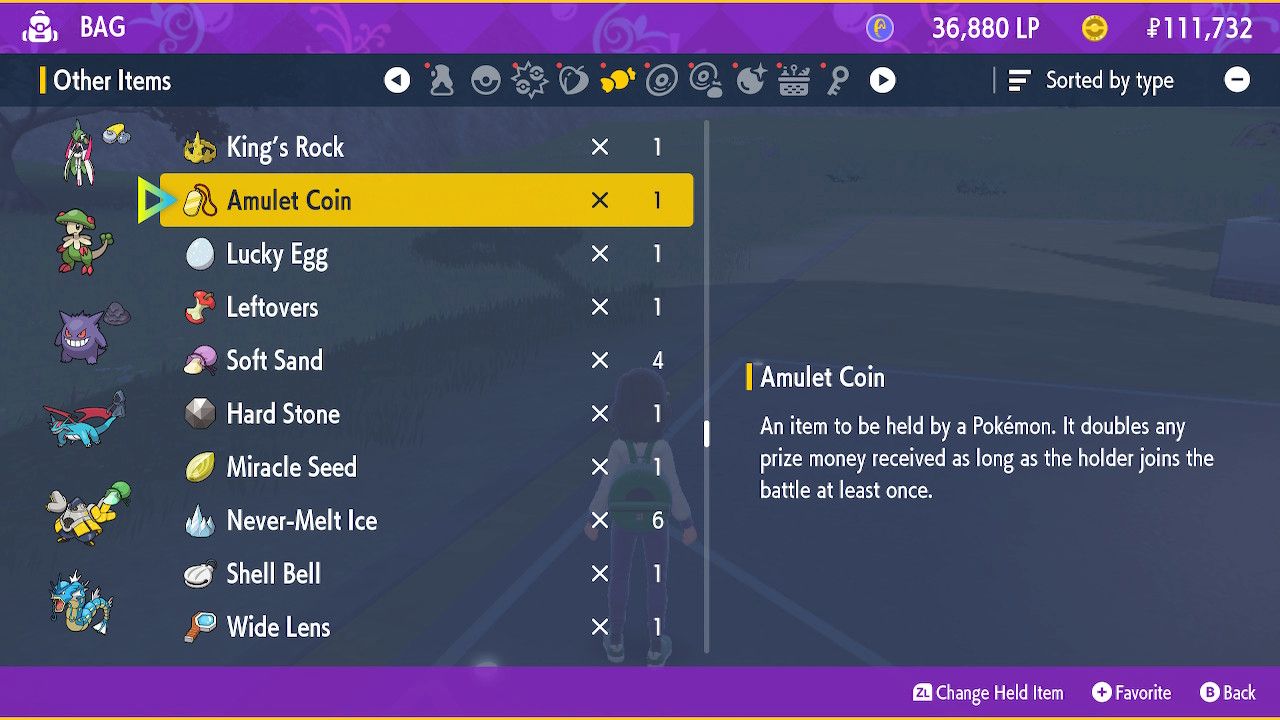Click the Back button
This screenshot has height=720, width=1280.
[x=1228, y=692]
